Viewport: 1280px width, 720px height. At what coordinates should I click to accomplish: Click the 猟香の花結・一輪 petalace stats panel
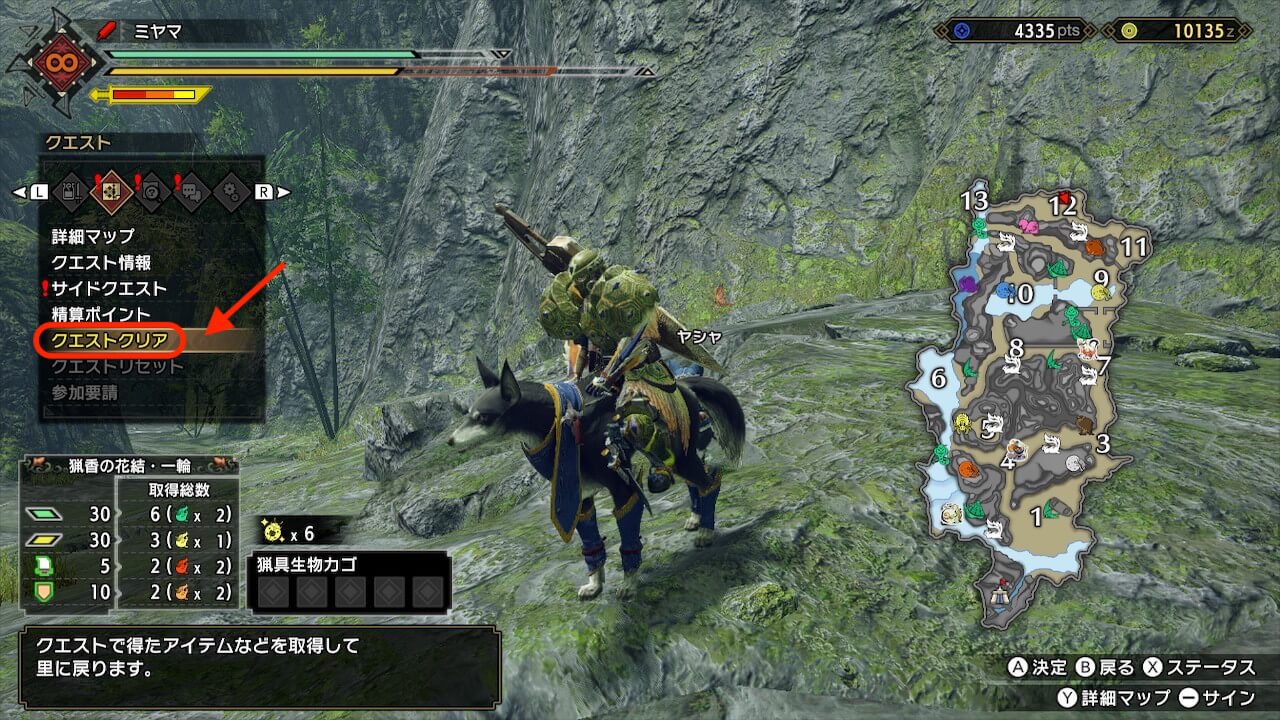coord(132,532)
